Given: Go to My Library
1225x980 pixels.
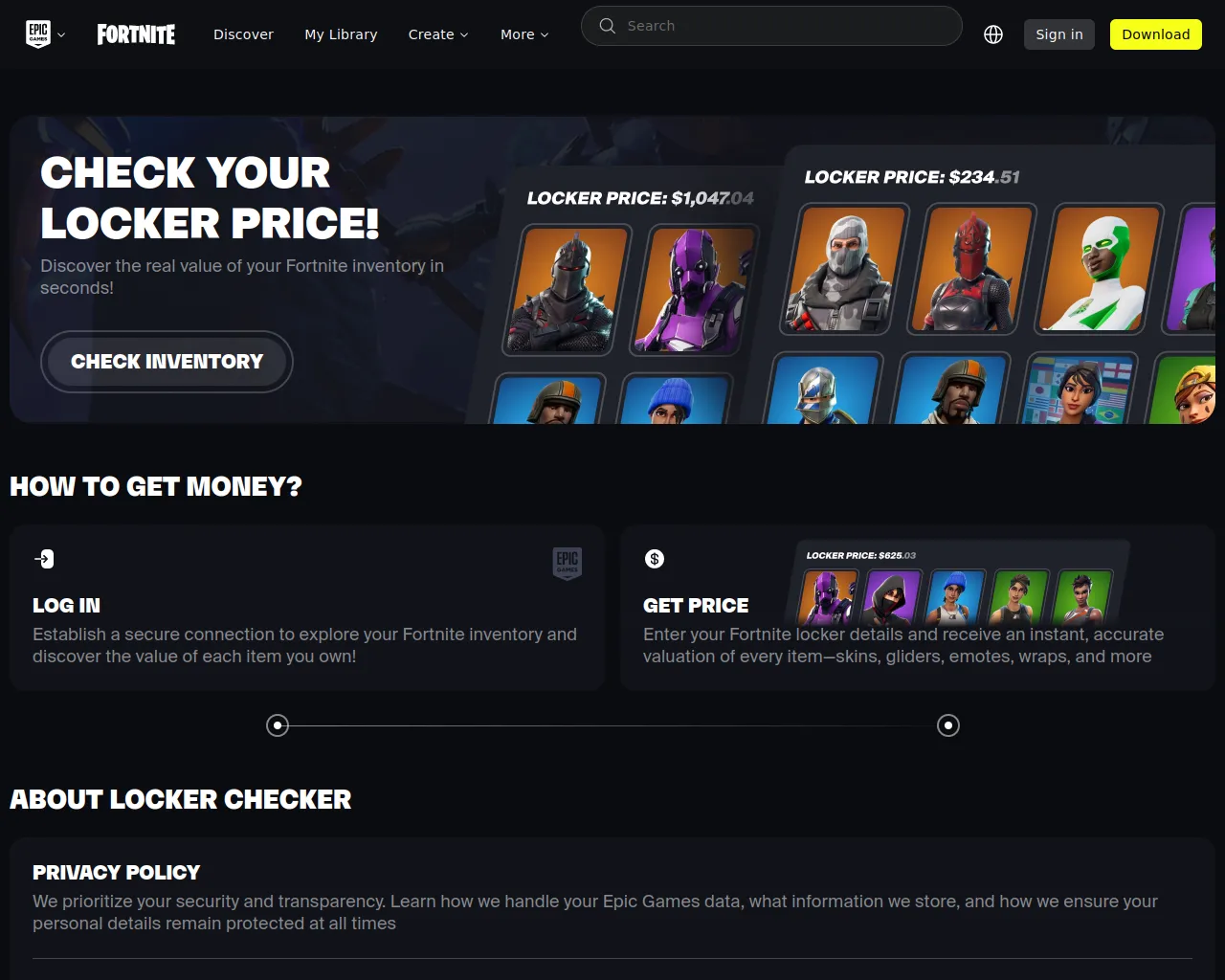Looking at the screenshot, I should tap(341, 34).
